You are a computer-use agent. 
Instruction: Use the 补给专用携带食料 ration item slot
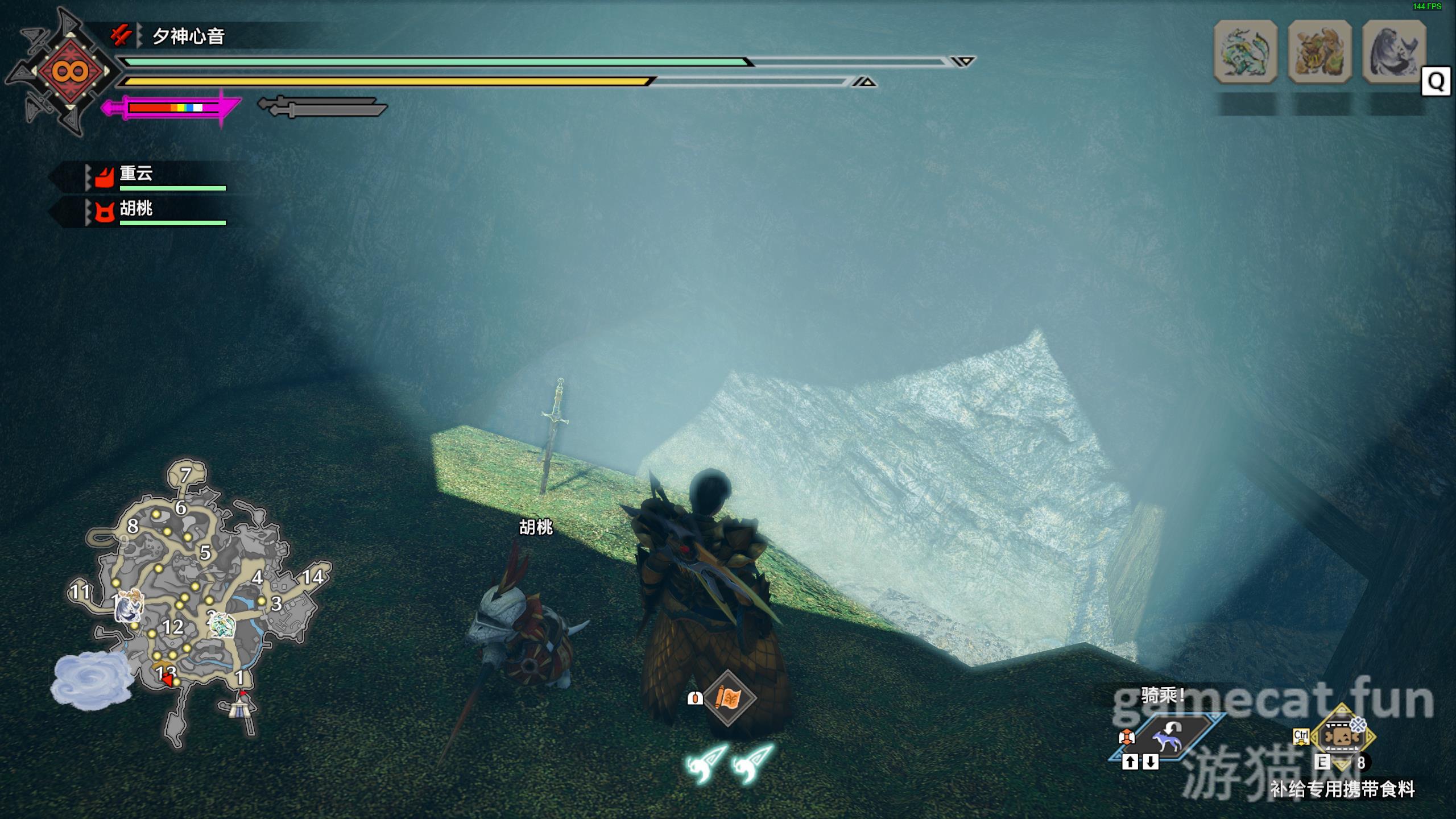click(x=1343, y=737)
